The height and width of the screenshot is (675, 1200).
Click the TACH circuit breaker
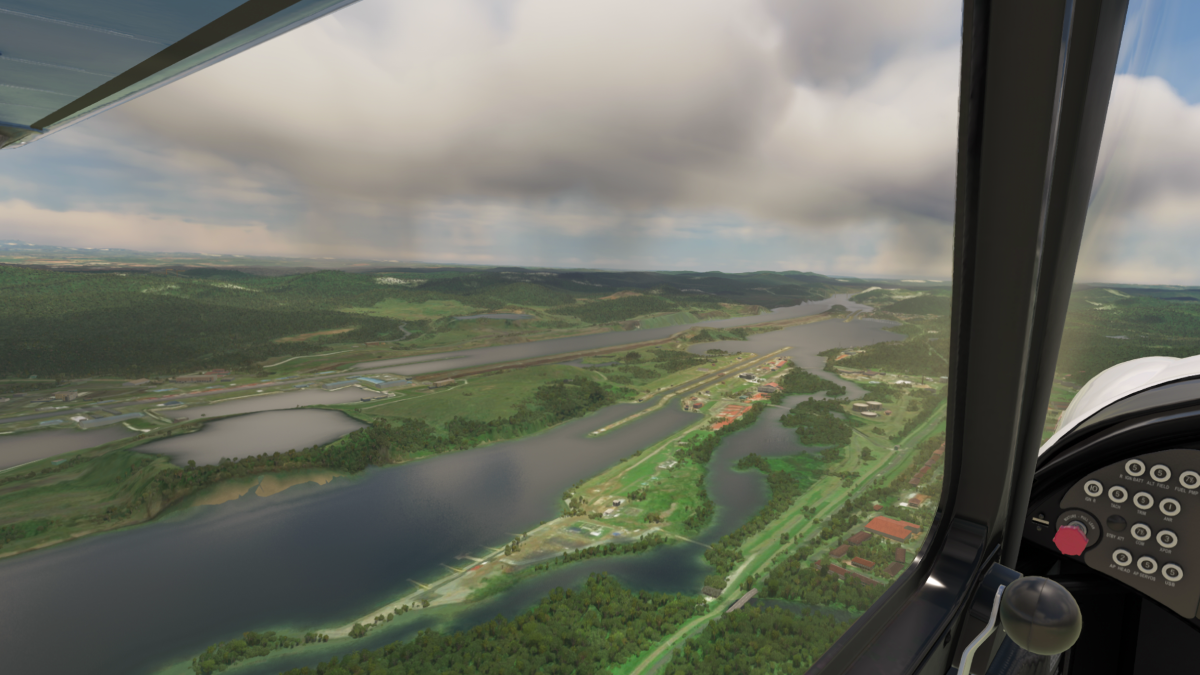pos(1118,494)
